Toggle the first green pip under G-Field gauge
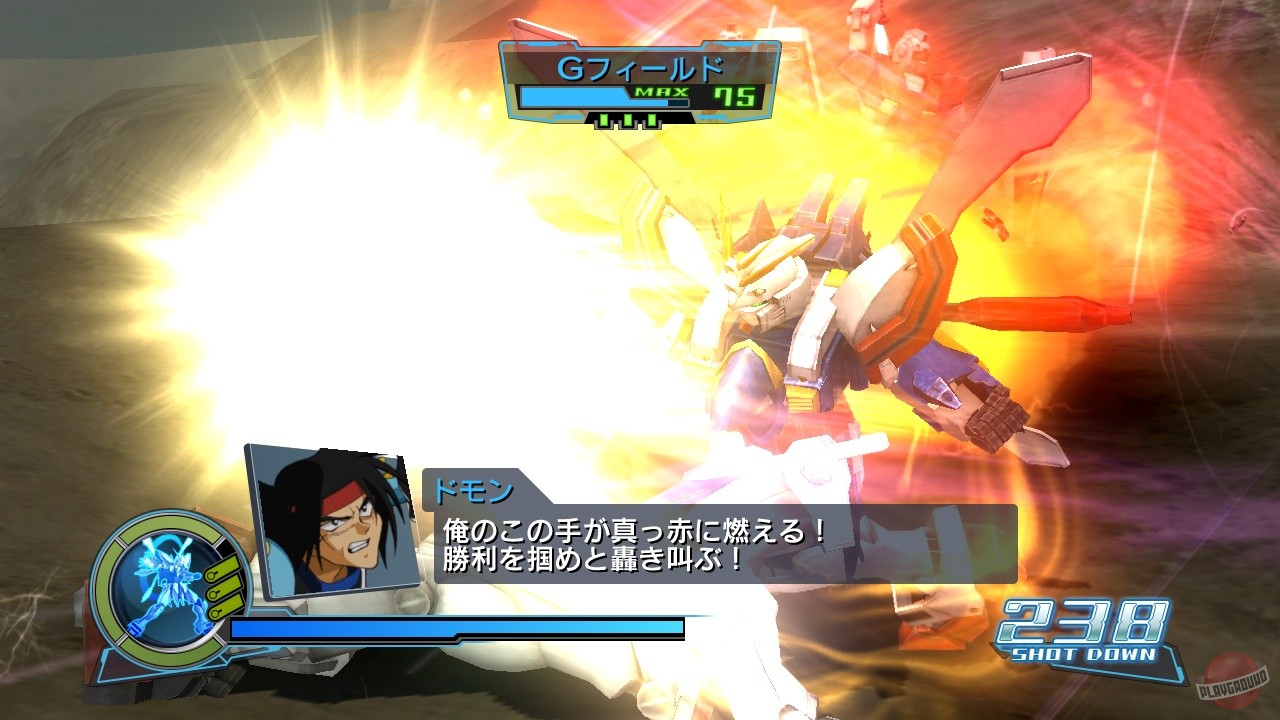This screenshot has height=720, width=1280. click(x=604, y=121)
